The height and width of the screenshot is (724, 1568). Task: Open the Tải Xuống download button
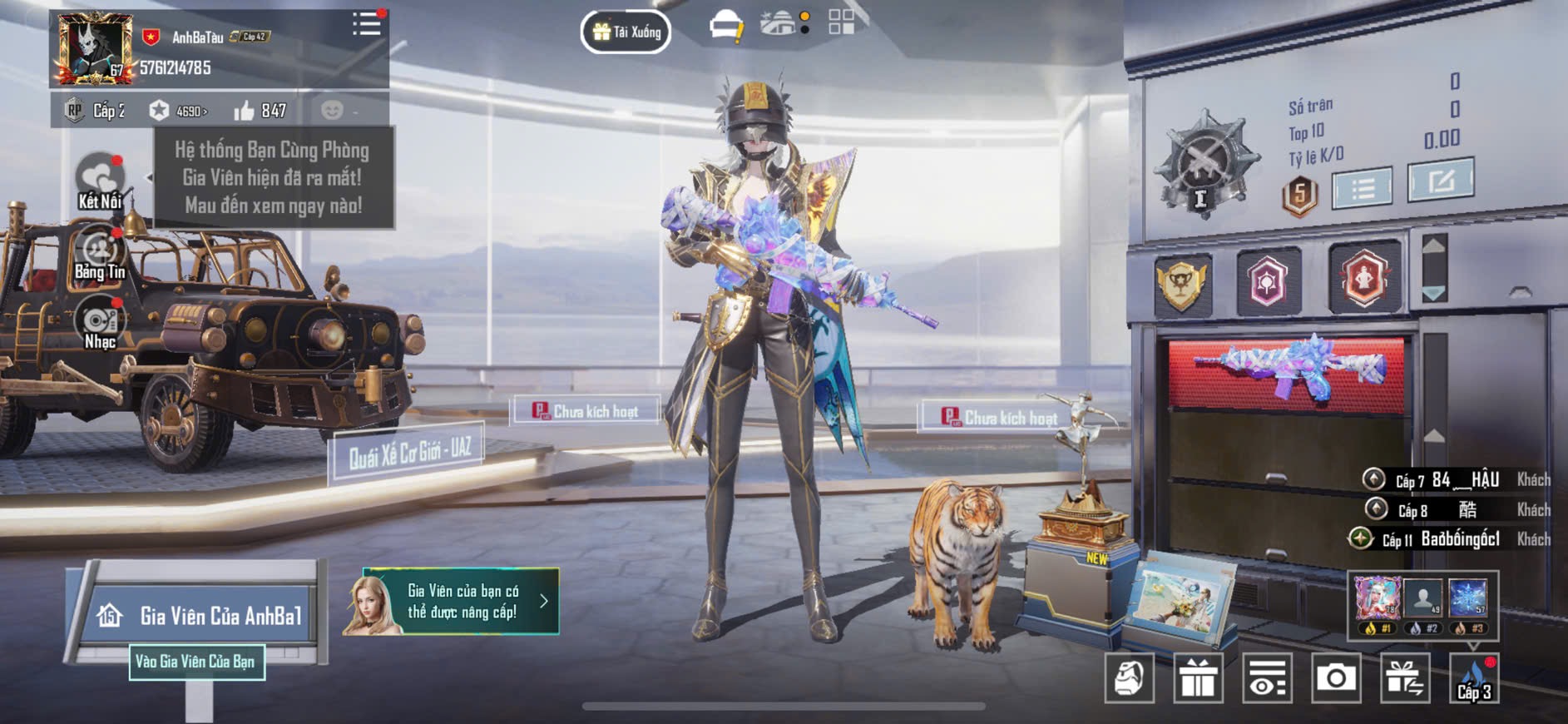click(626, 32)
